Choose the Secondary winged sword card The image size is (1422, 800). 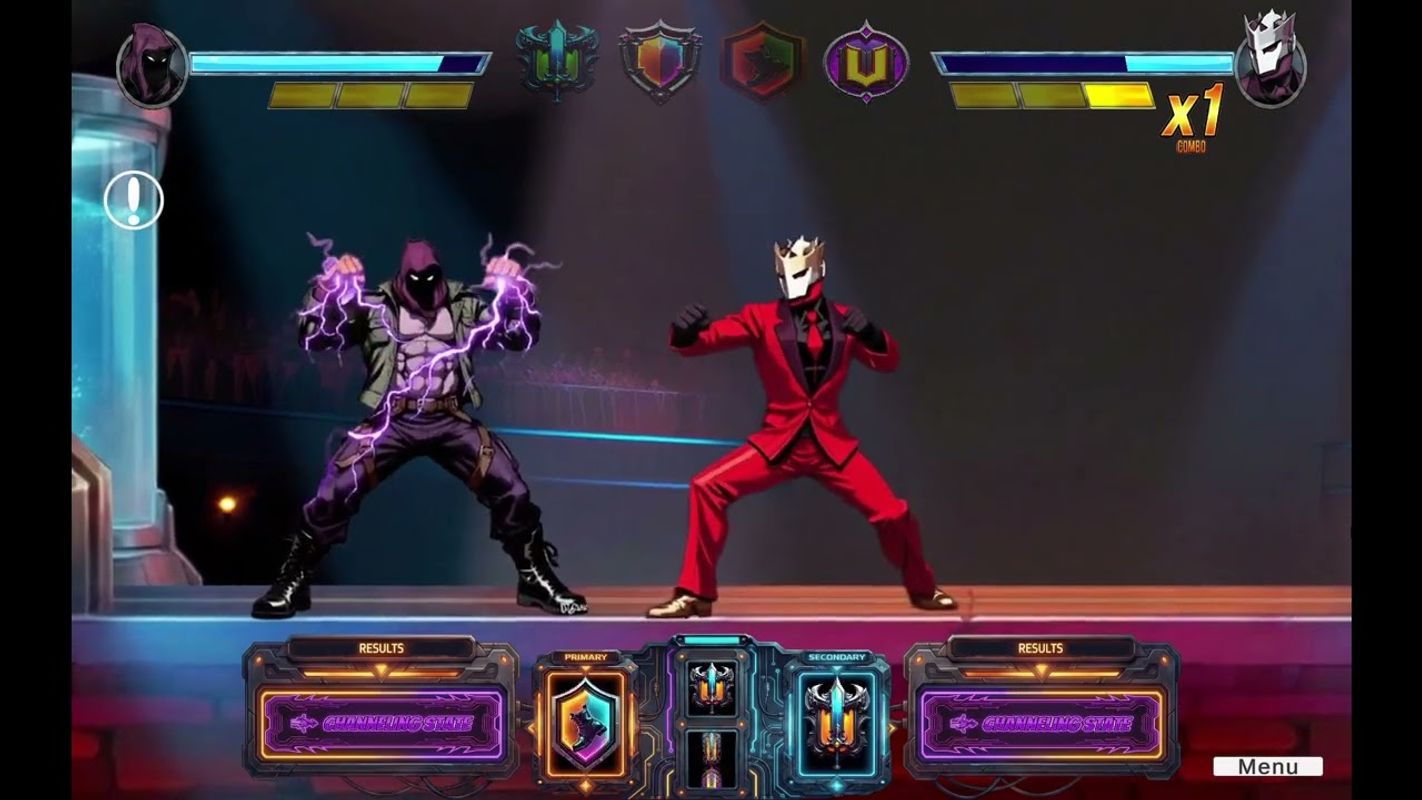[x=836, y=722]
